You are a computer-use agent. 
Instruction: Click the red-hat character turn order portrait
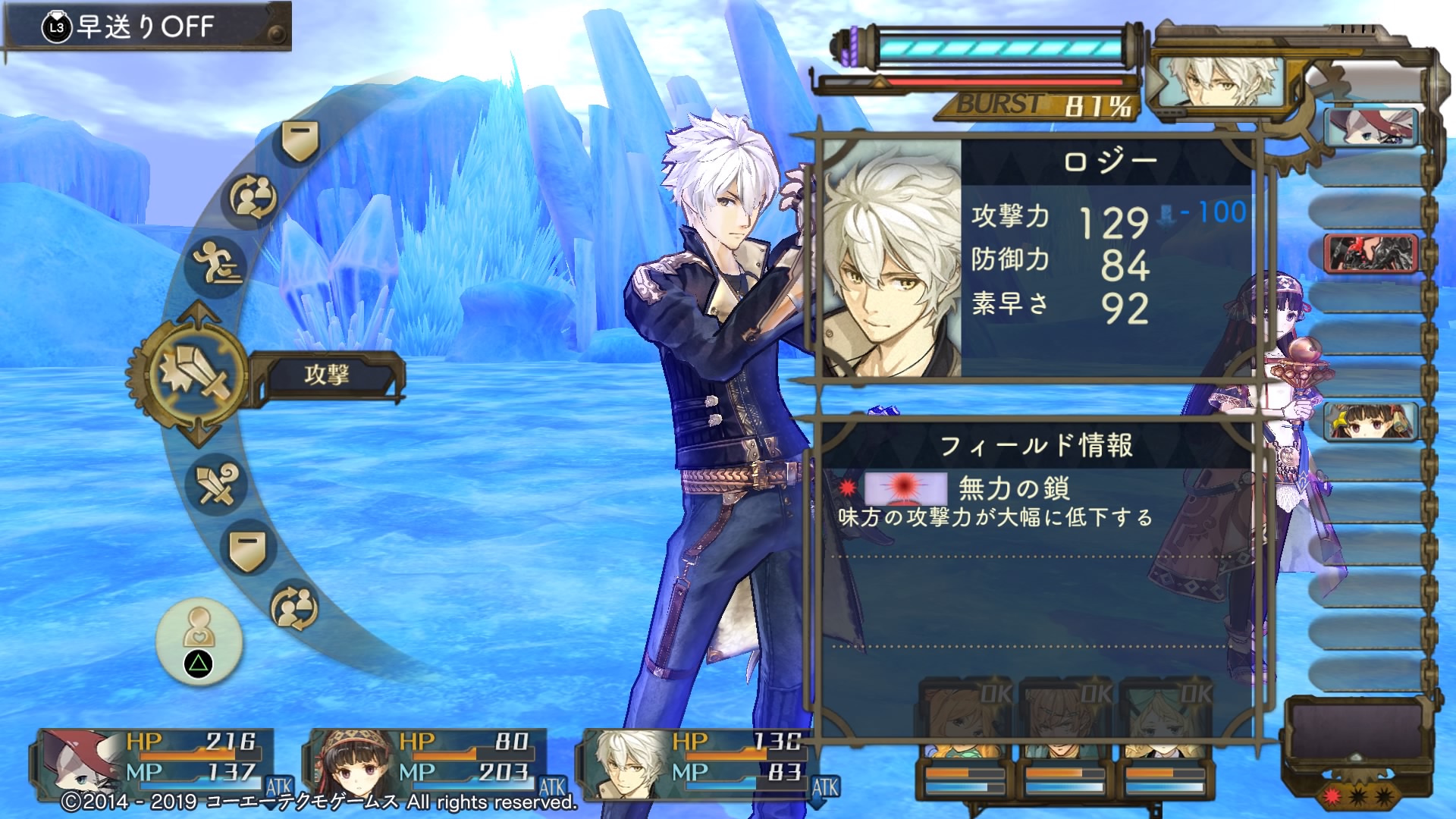pos(1370,127)
